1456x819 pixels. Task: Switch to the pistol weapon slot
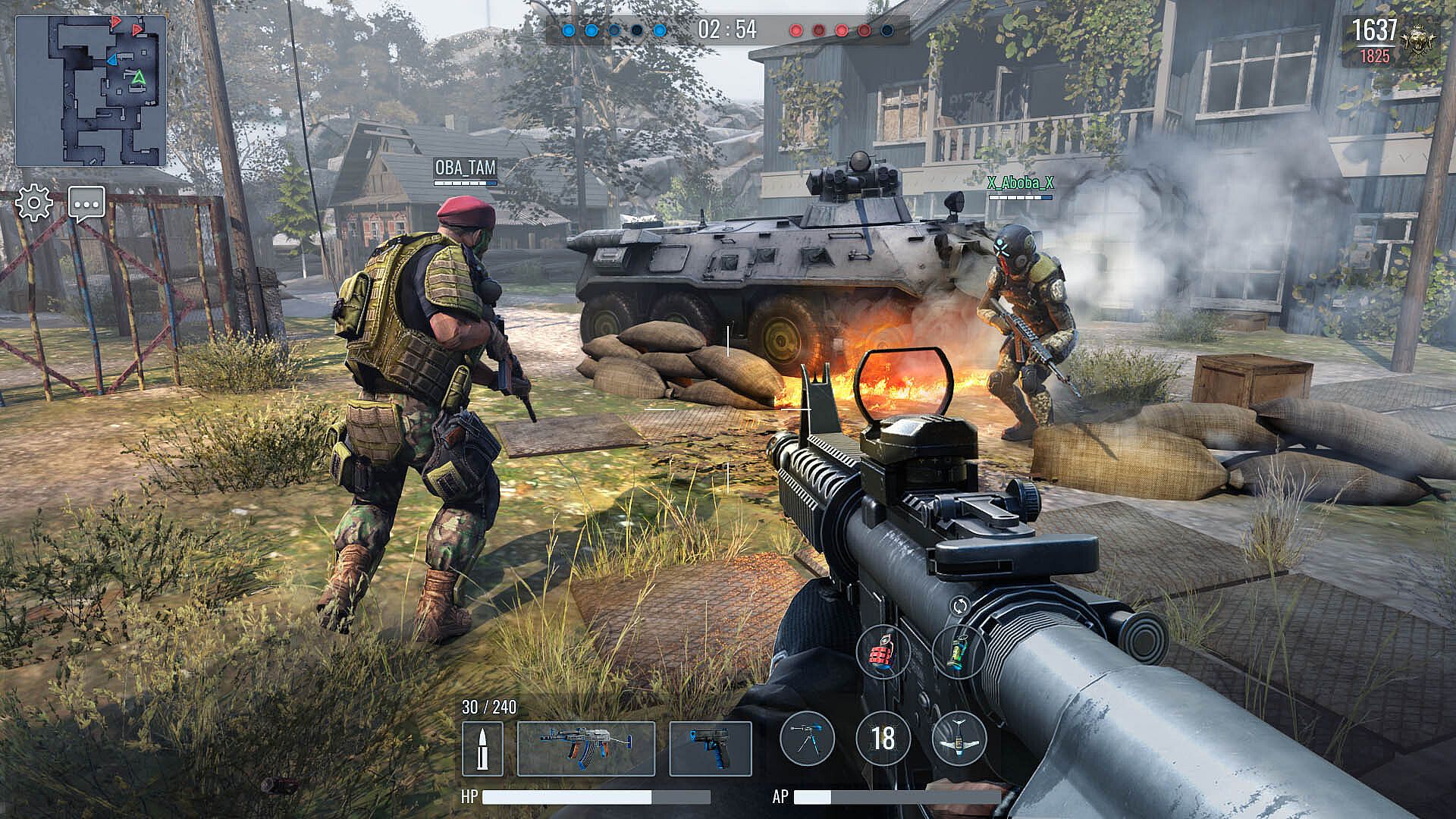click(710, 748)
